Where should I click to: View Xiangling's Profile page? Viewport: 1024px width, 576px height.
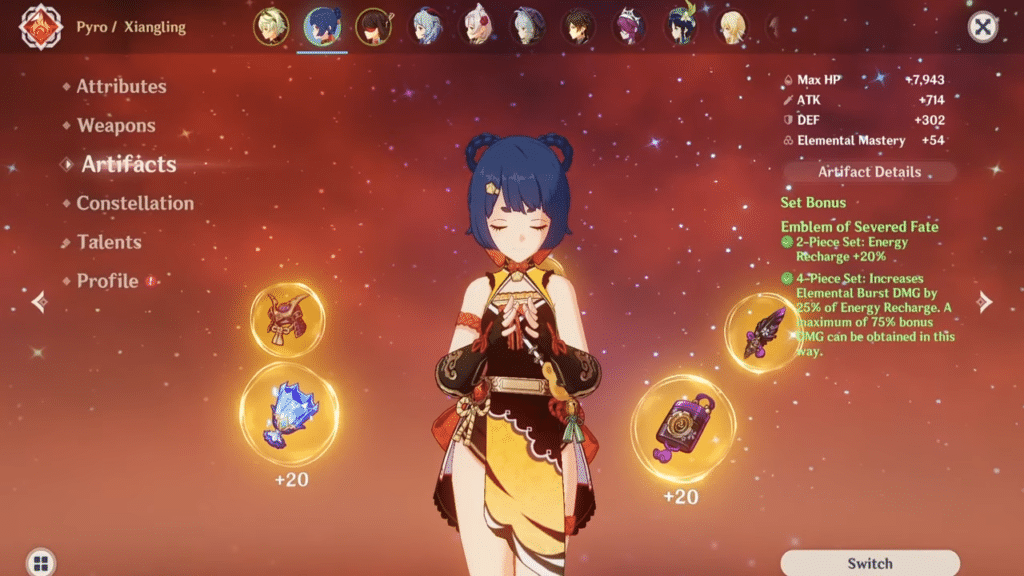click(x=108, y=281)
